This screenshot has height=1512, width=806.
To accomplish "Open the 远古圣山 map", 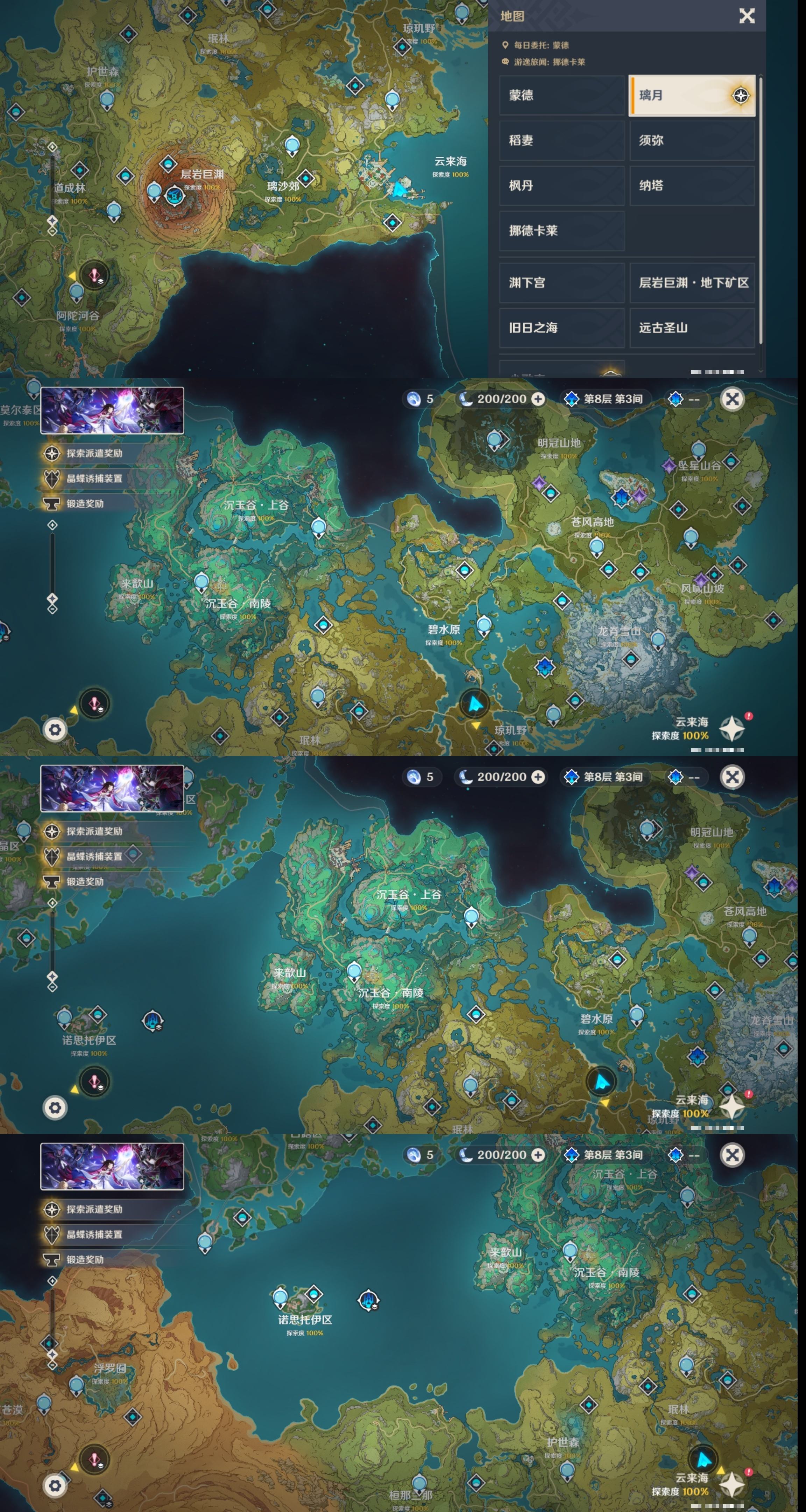I will [691, 328].
